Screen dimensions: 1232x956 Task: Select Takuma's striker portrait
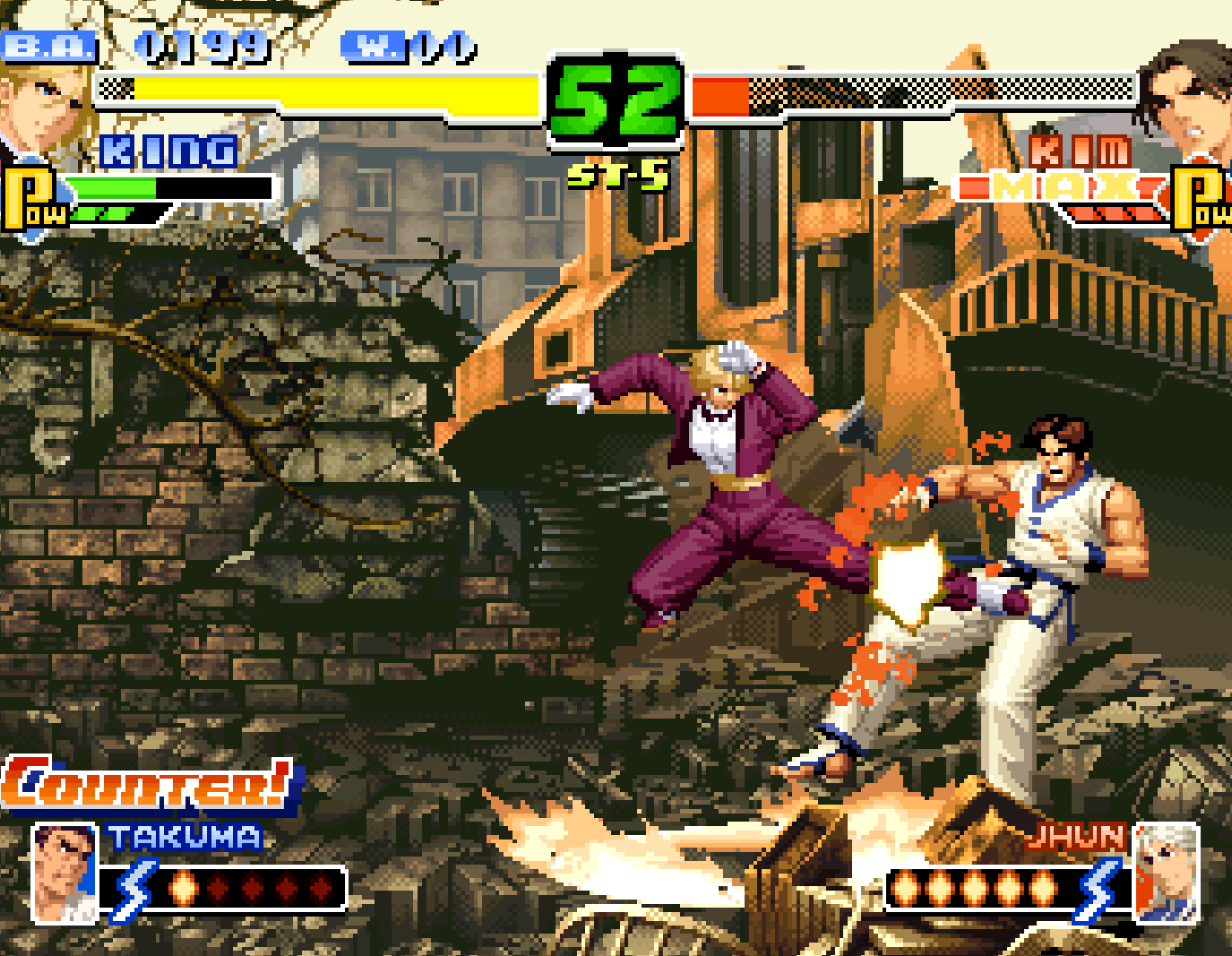(x=63, y=874)
